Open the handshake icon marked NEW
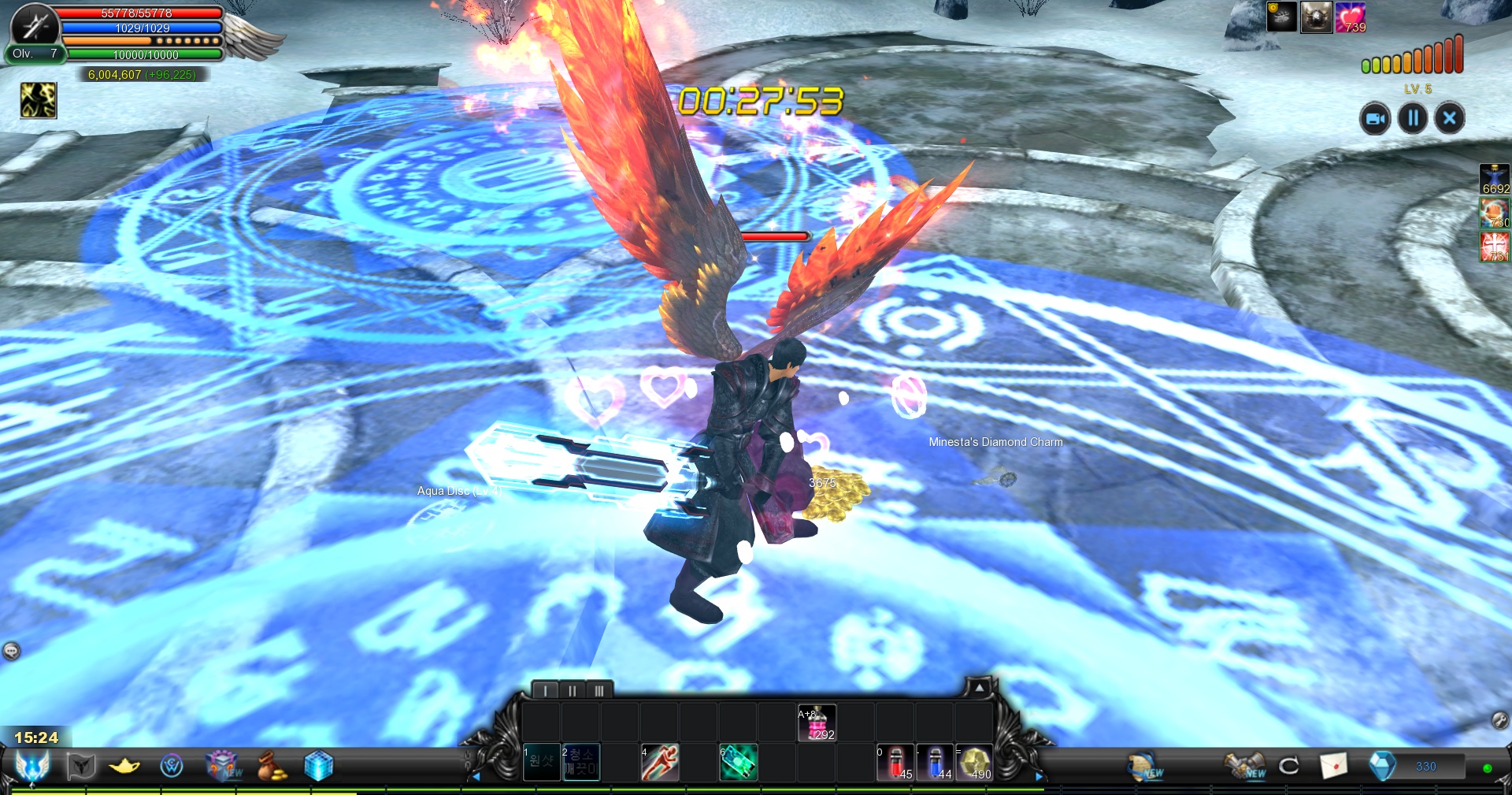Screen dimensions: 1512x795 tap(1243, 766)
